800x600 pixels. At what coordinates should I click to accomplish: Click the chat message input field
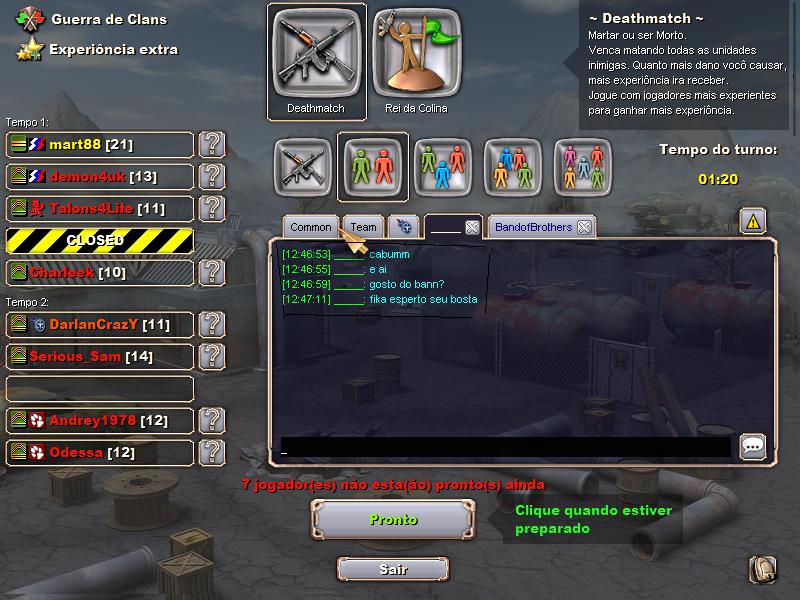pos(505,447)
